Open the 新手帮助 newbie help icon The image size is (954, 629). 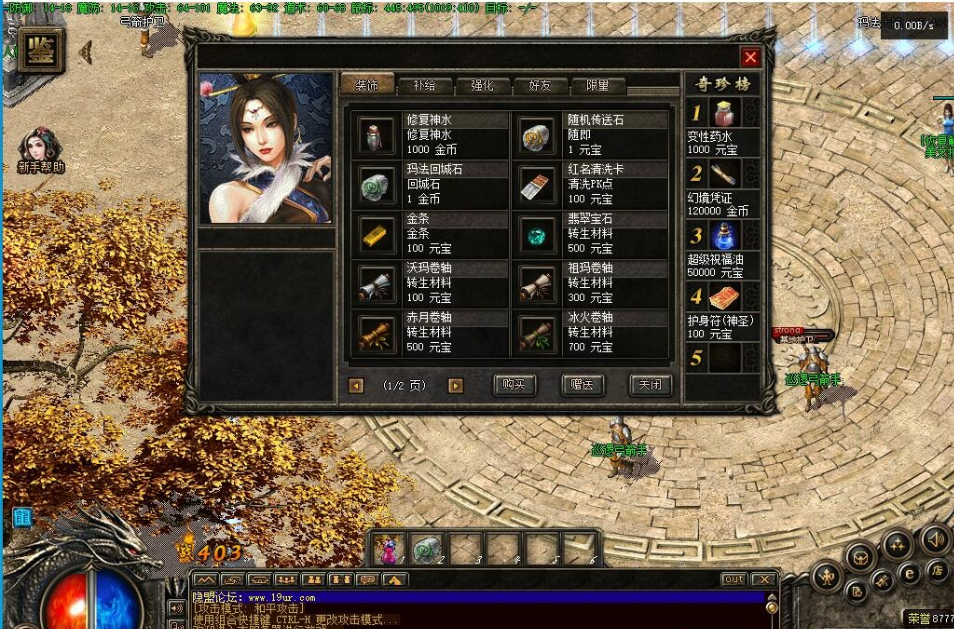point(41,147)
